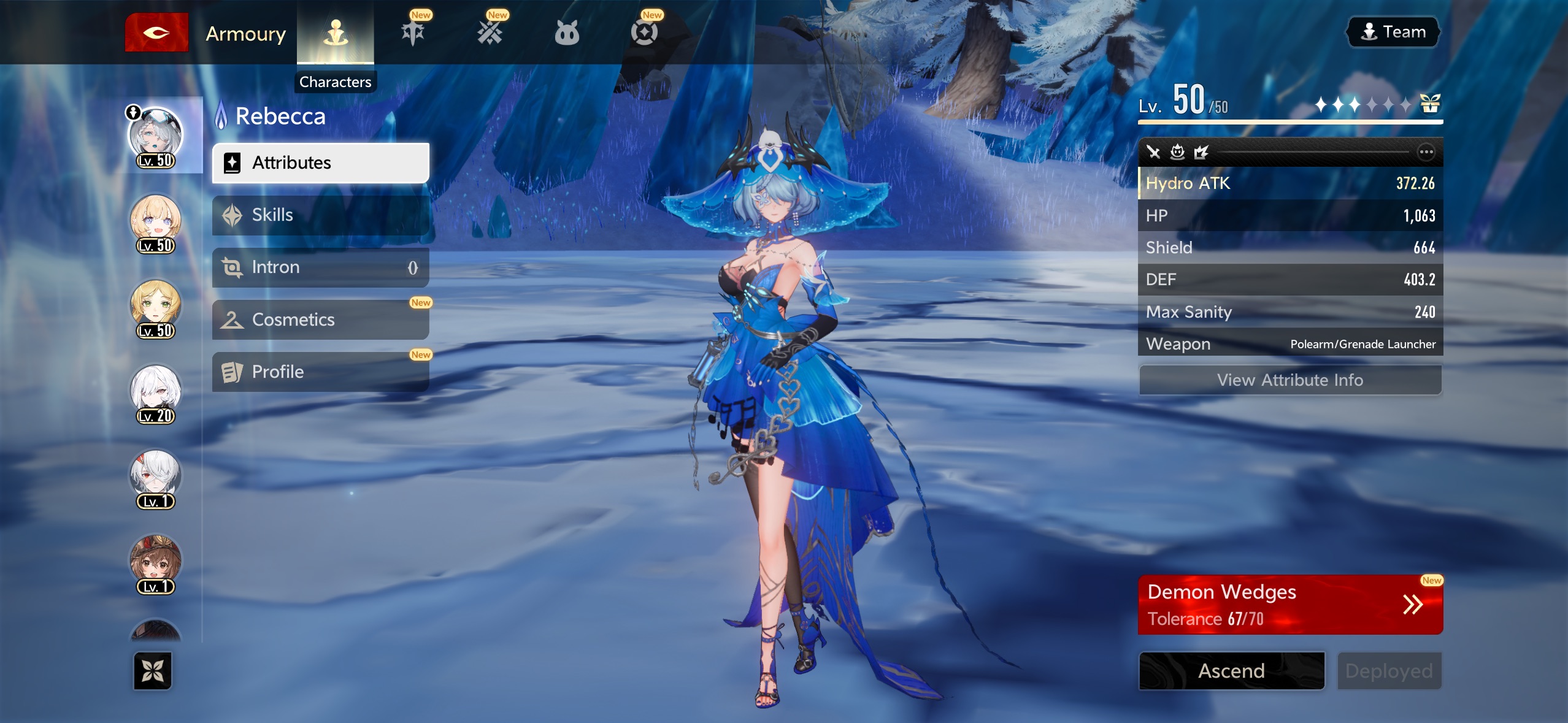Open the Demon Wedges panel
This screenshot has height=723, width=1568.
pyautogui.click(x=1290, y=605)
